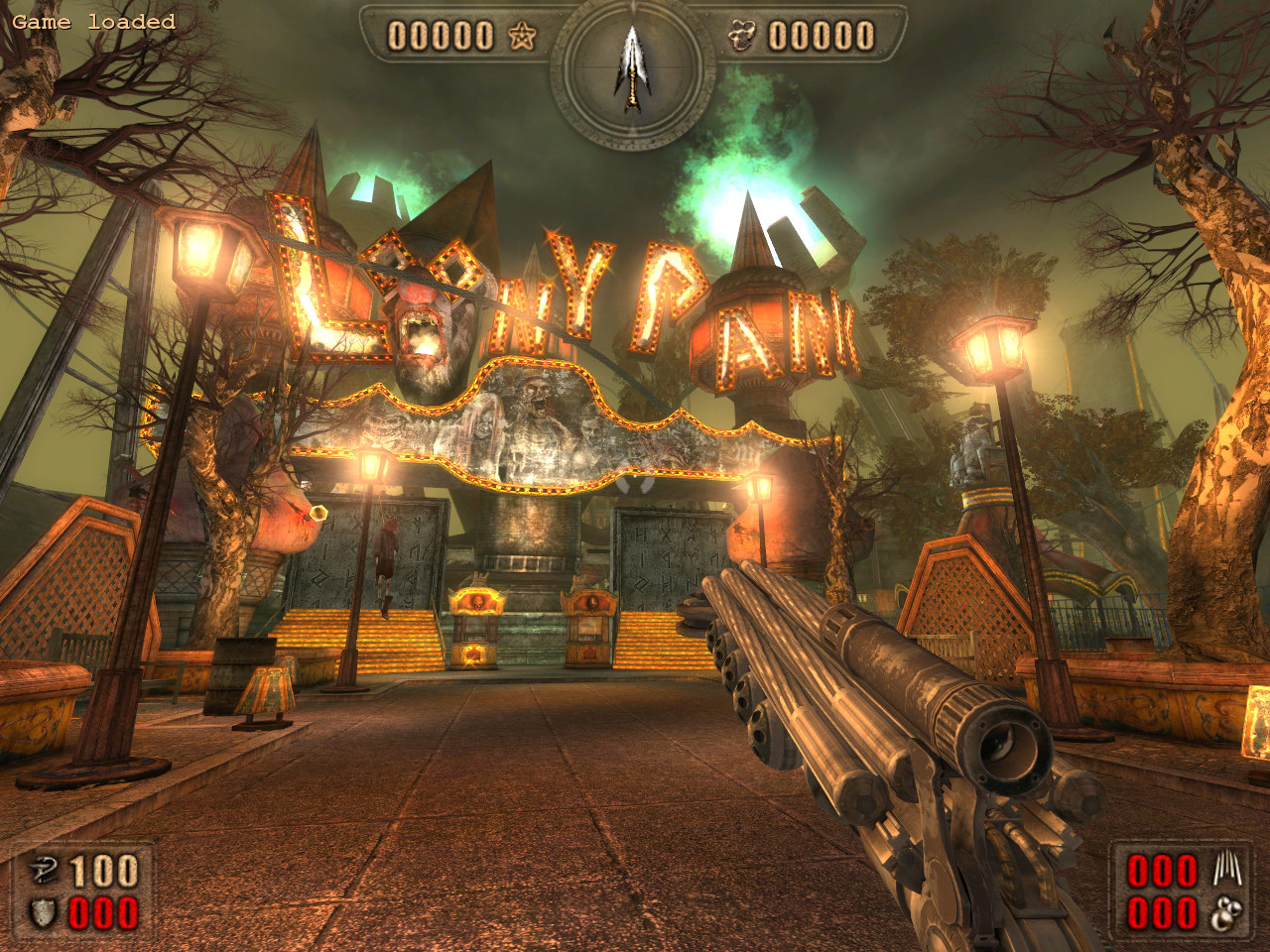Select the stakes ammo icon

pos(1227,872)
